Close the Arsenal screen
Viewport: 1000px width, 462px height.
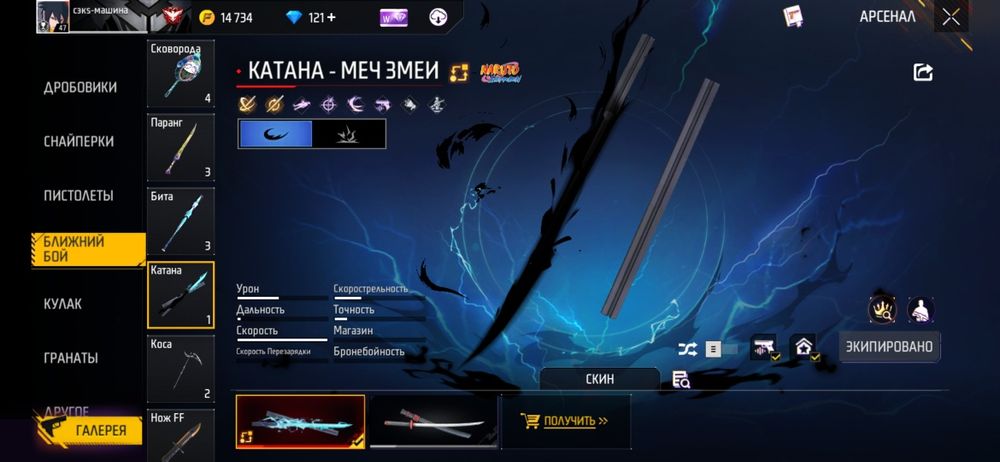point(951,17)
